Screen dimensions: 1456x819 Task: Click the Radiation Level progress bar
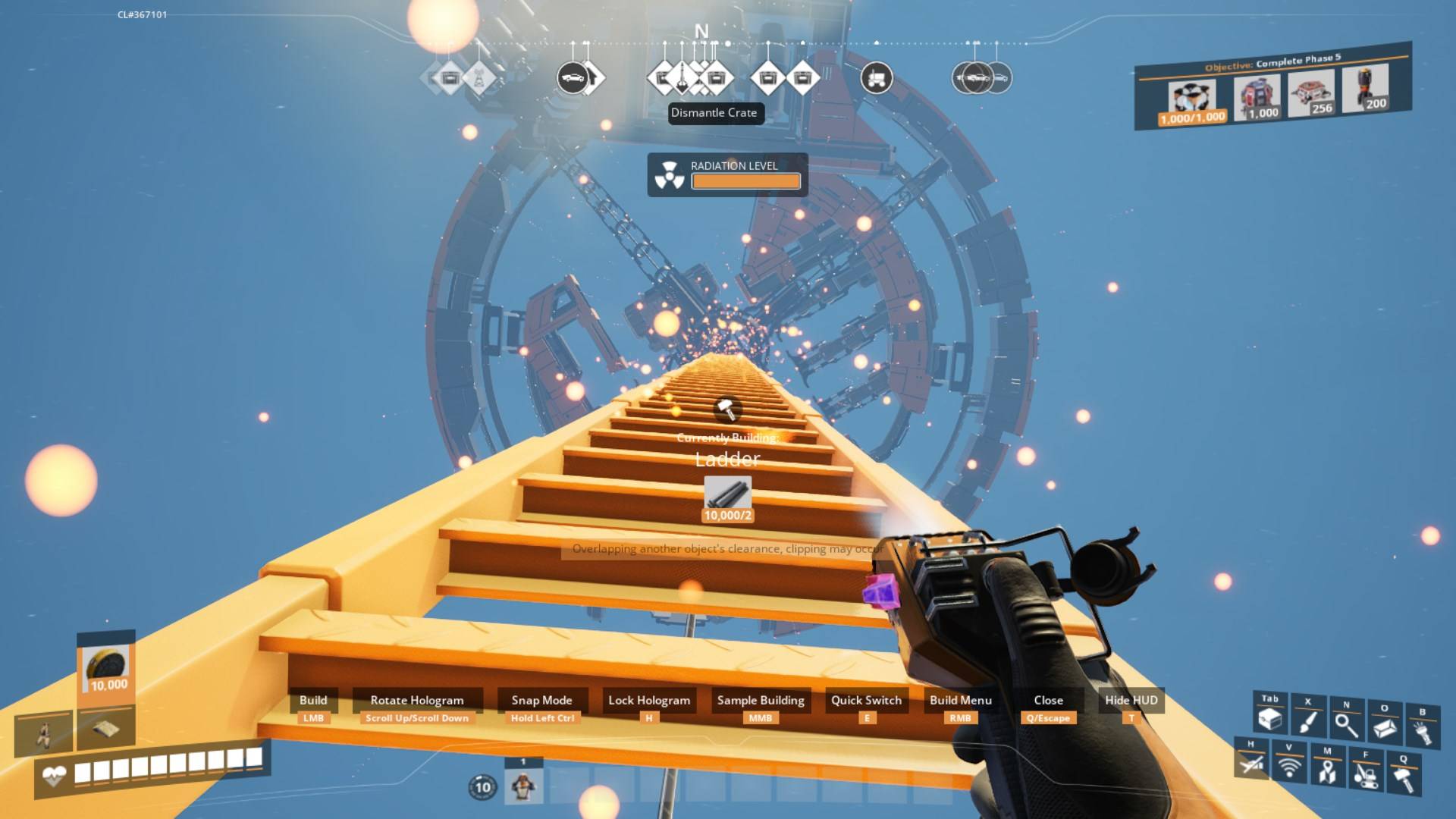point(746,181)
